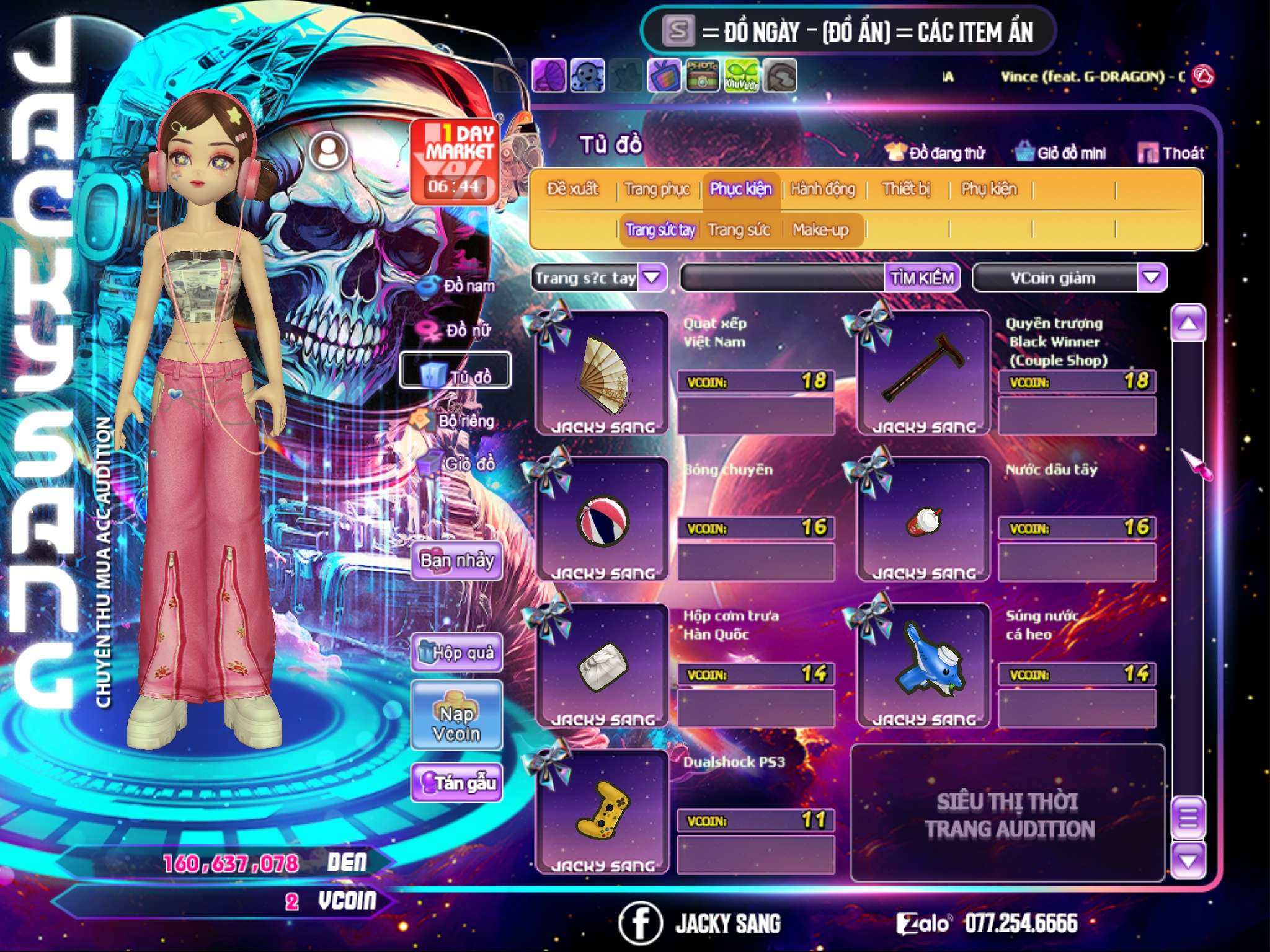
Task: Exit the shop with Thoát
Action: click(x=1171, y=153)
